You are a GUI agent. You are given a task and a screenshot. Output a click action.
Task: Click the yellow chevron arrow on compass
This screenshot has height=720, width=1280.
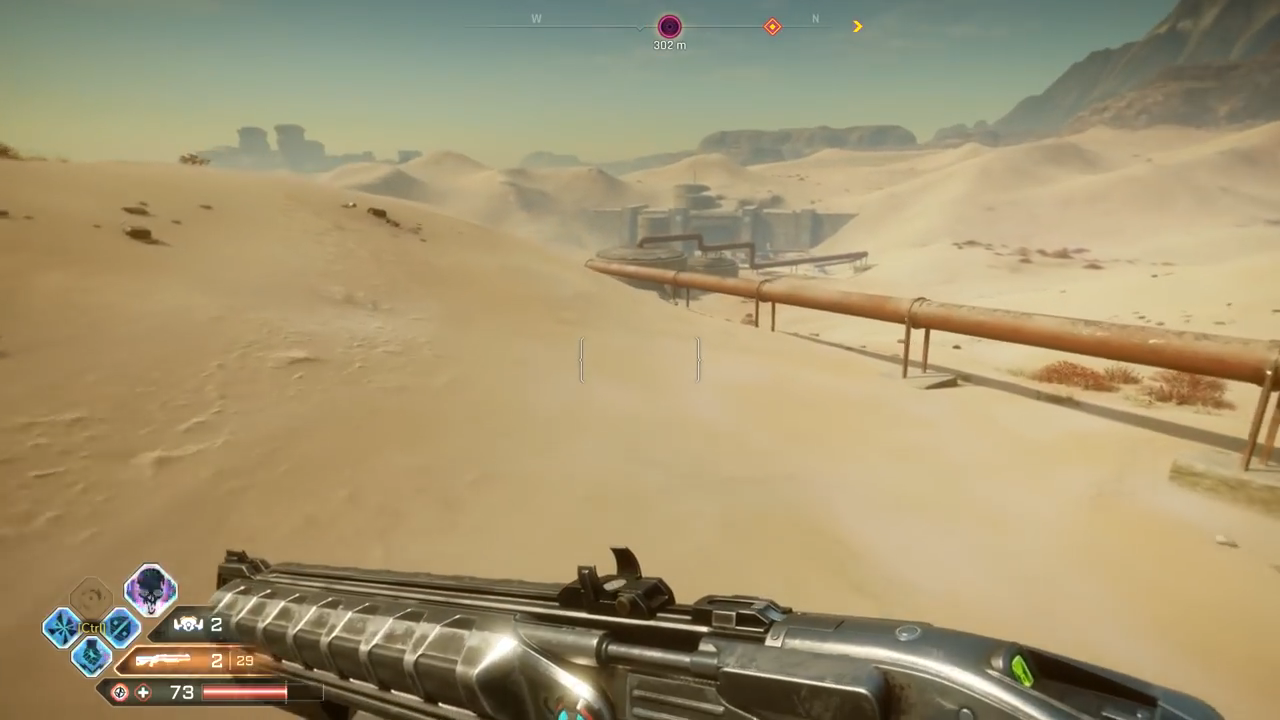click(857, 27)
